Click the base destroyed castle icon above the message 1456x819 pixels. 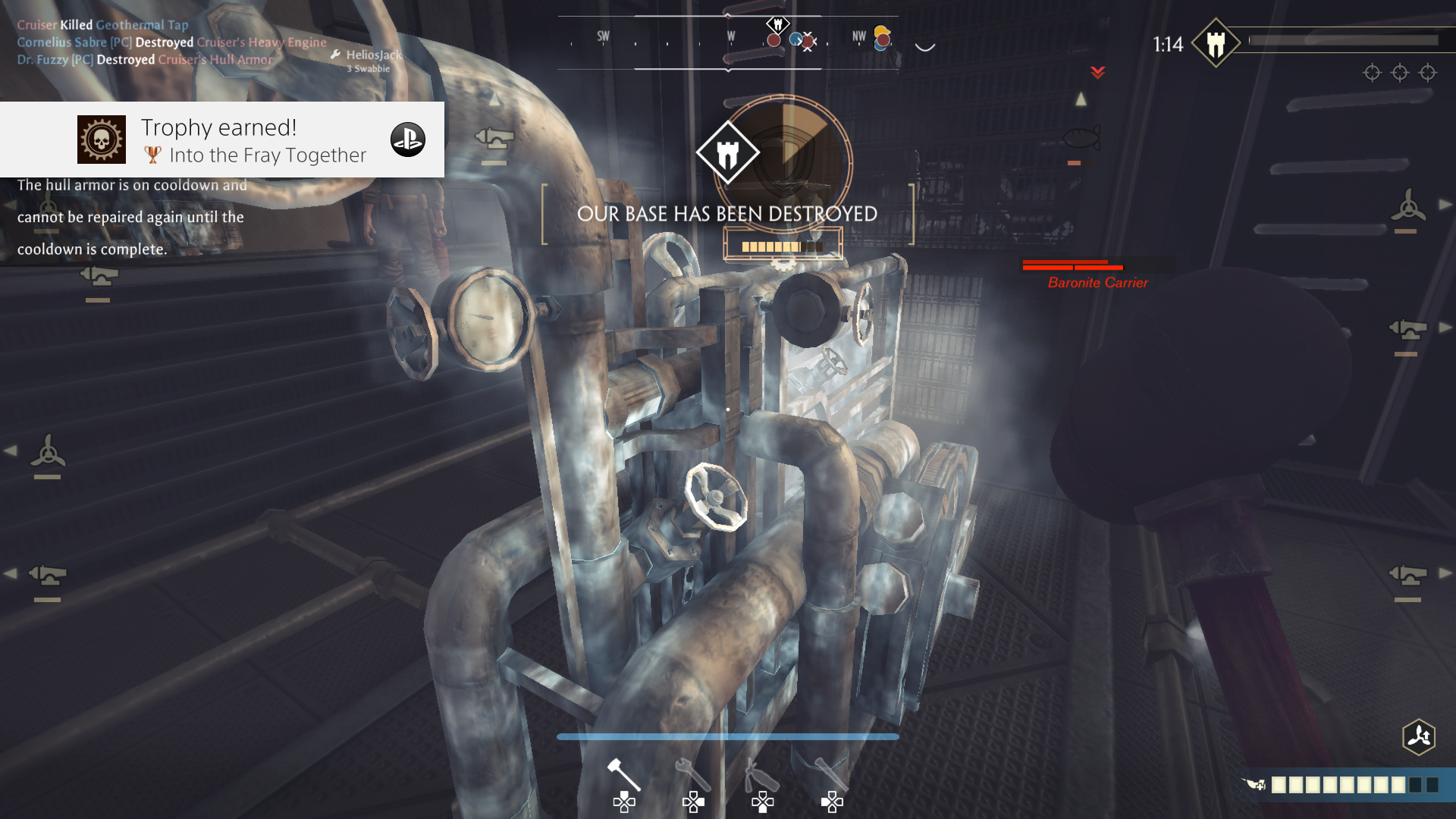730,152
